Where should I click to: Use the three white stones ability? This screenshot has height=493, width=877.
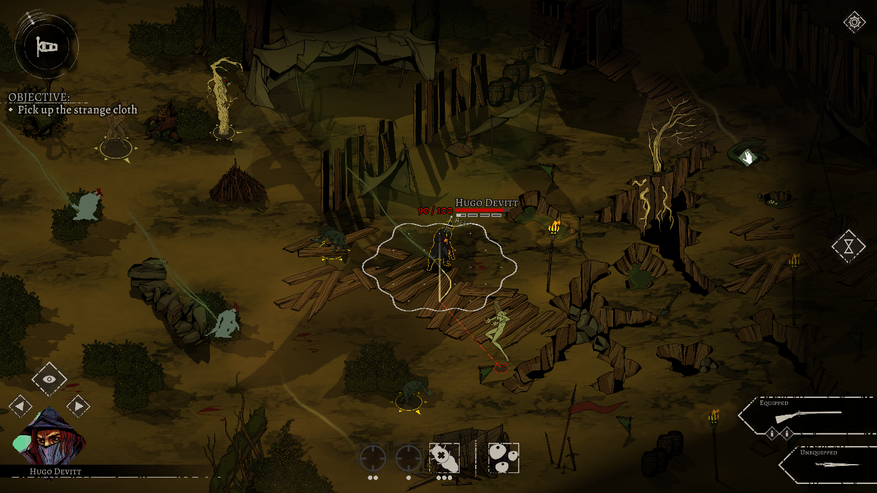[x=503, y=458]
